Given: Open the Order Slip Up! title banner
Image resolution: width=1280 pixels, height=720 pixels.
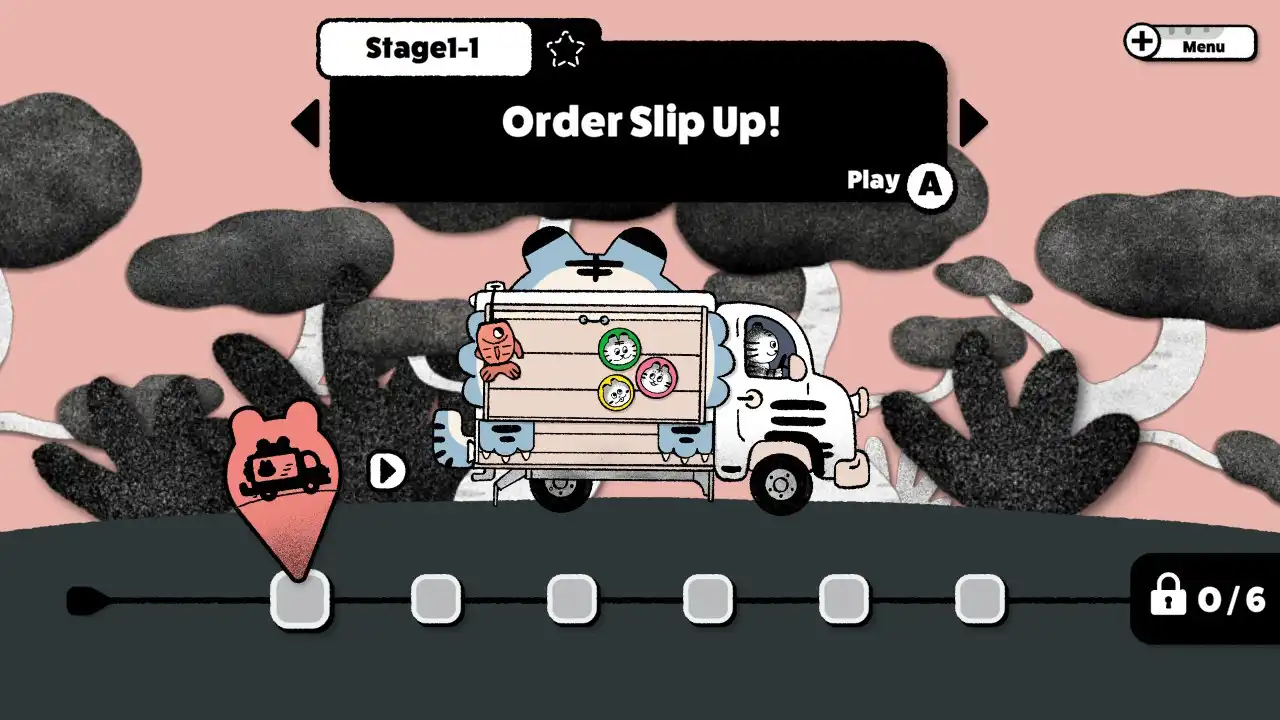Looking at the screenshot, I should (x=640, y=122).
